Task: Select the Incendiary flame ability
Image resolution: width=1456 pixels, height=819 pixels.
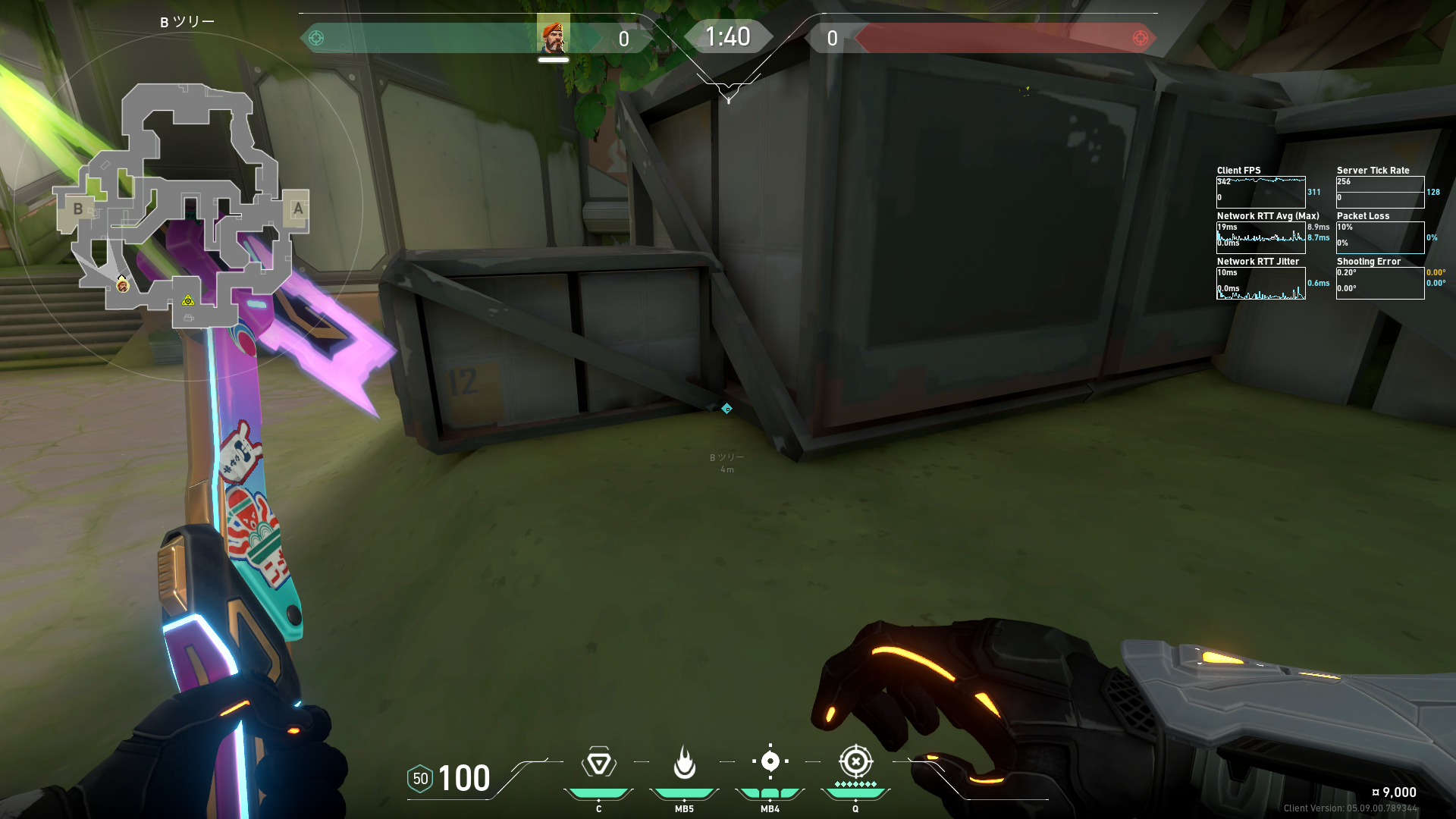Action: click(x=684, y=762)
